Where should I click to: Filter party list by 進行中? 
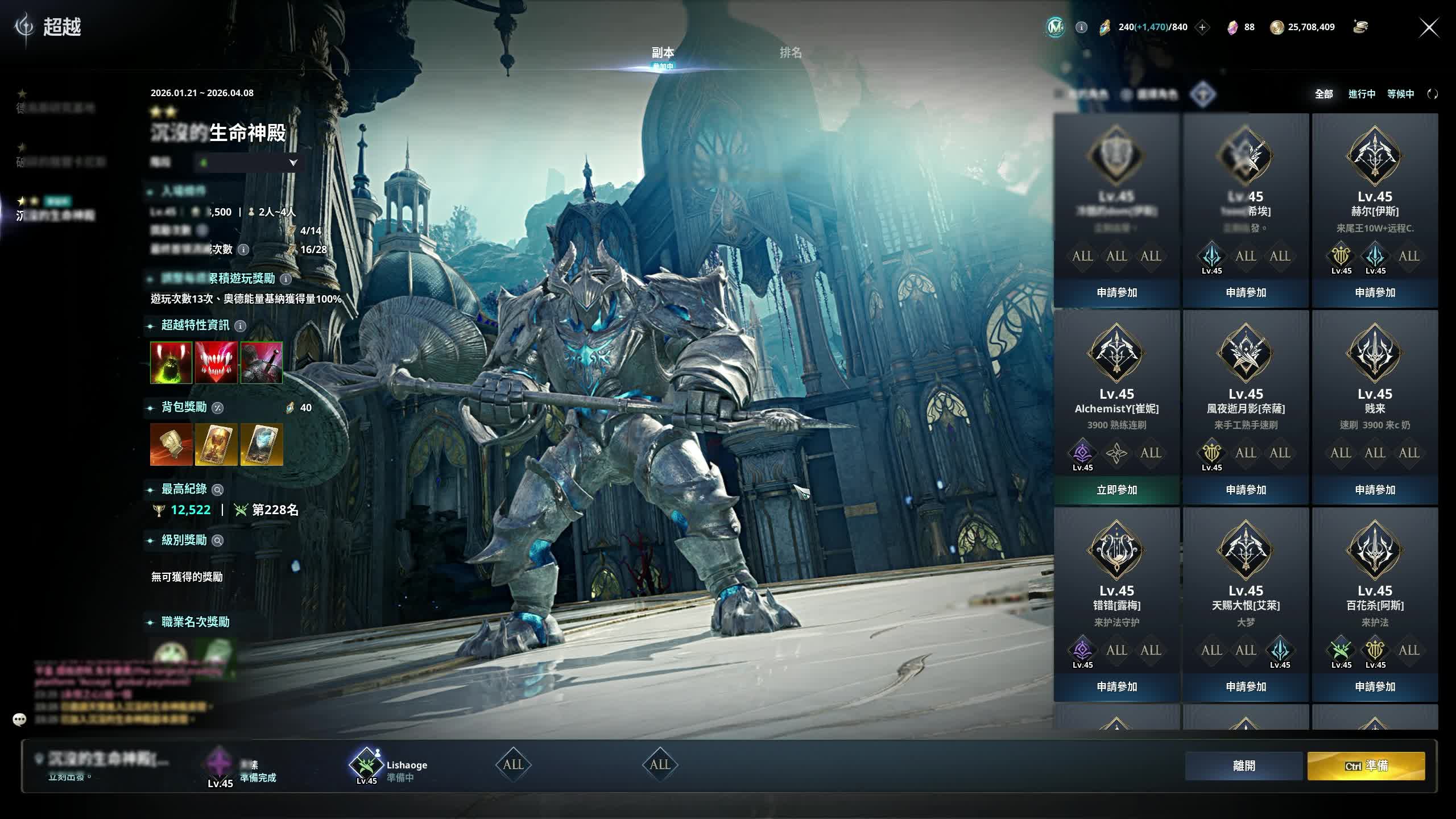(x=1362, y=94)
